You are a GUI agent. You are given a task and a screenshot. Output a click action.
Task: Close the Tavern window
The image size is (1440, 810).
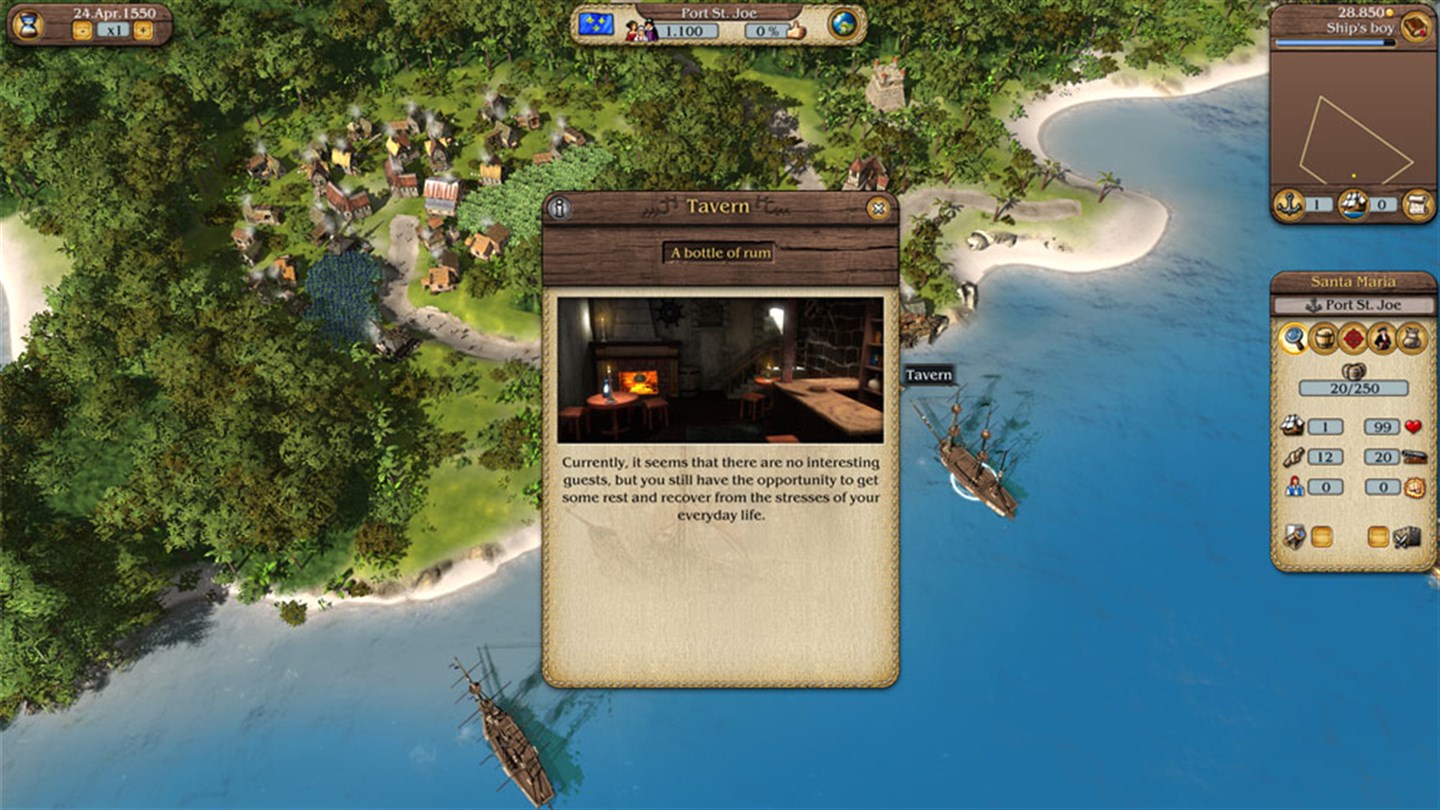(878, 208)
